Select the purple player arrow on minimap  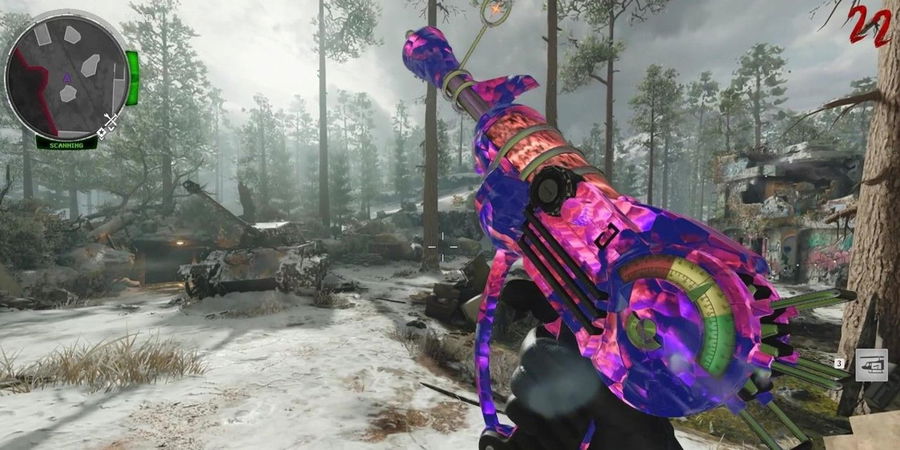pyautogui.click(x=67, y=77)
